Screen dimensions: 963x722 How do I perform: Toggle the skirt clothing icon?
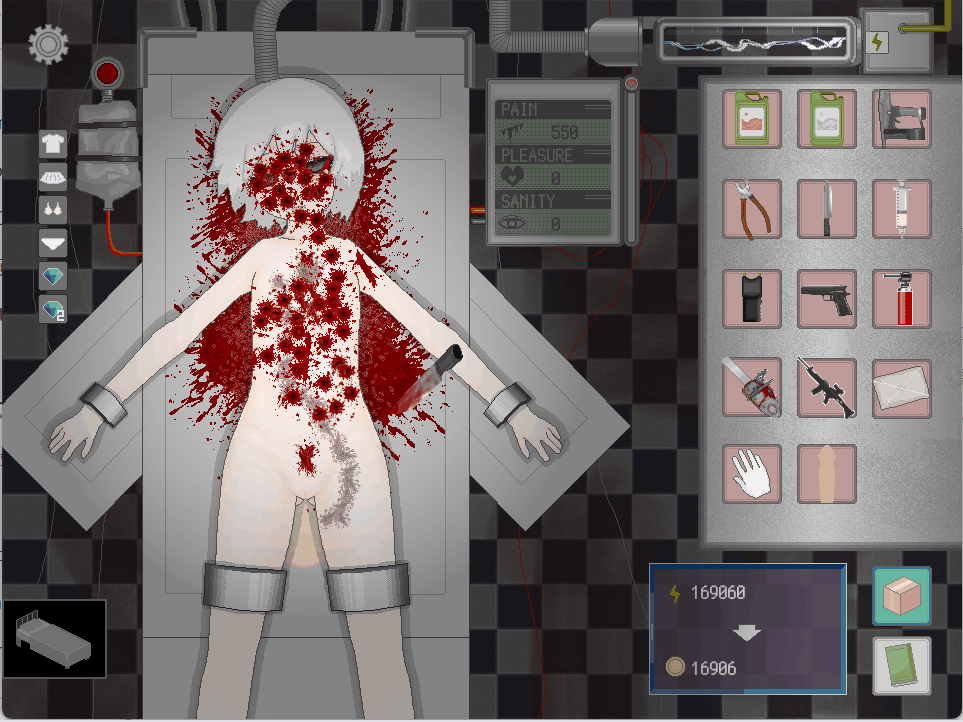[53, 176]
